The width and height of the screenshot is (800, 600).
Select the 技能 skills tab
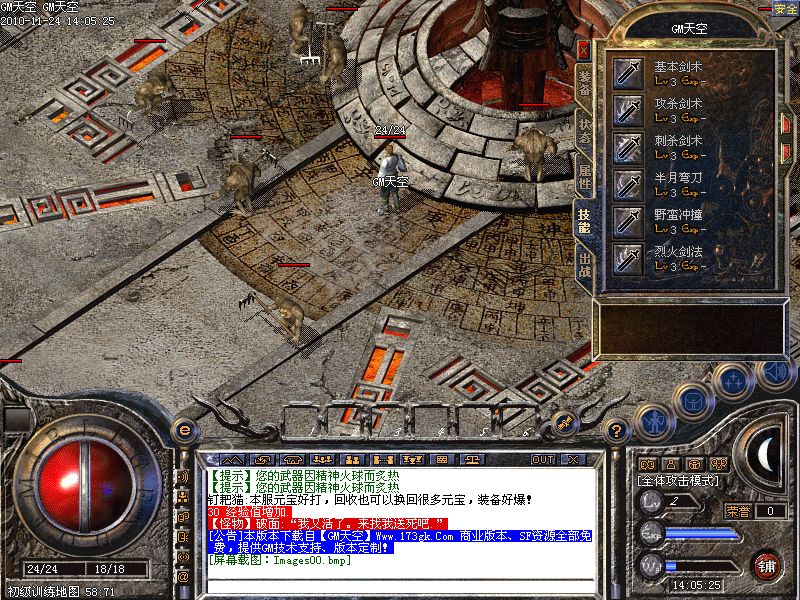(x=584, y=219)
